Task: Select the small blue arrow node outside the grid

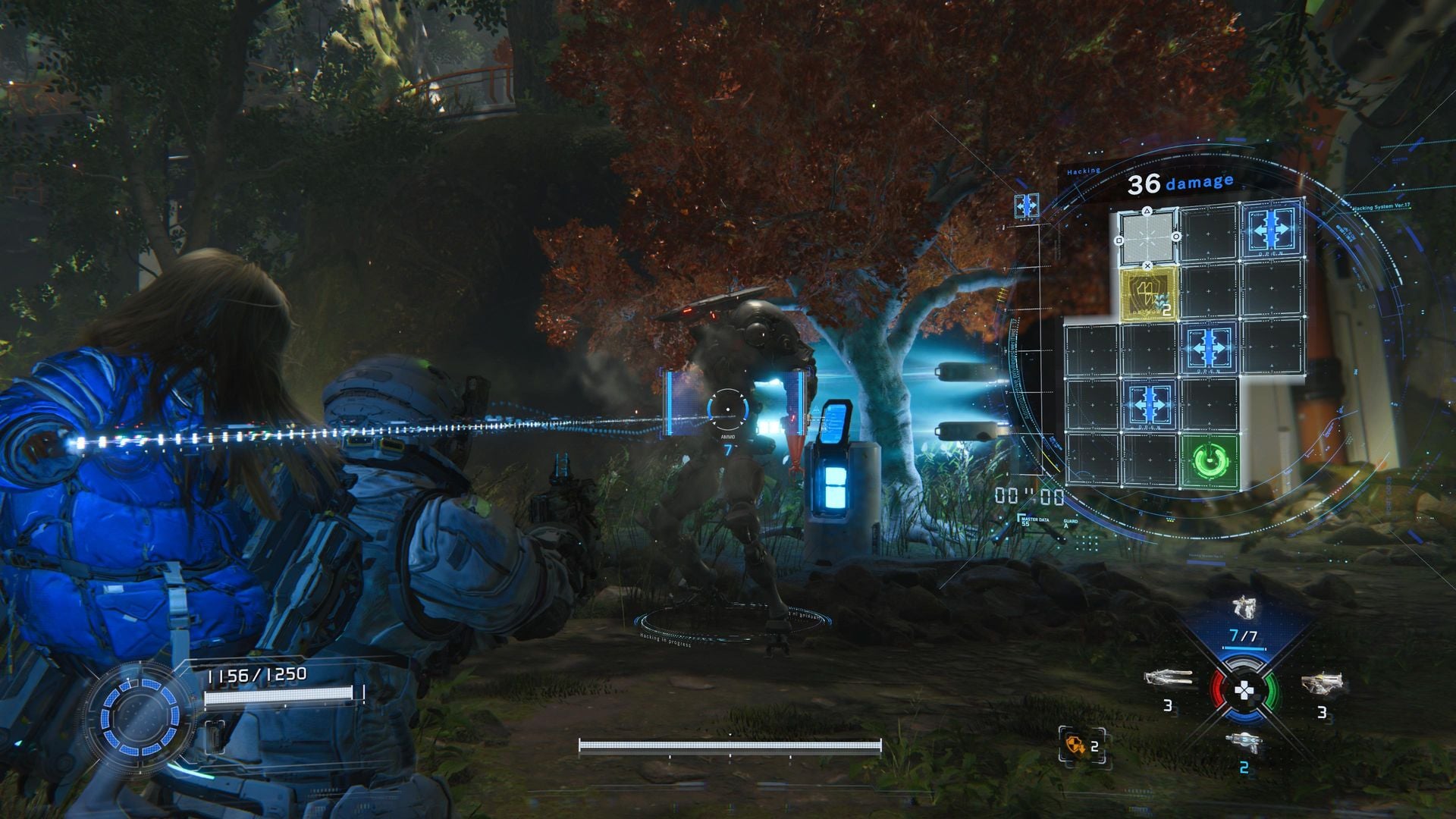Action: pyautogui.click(x=1026, y=206)
